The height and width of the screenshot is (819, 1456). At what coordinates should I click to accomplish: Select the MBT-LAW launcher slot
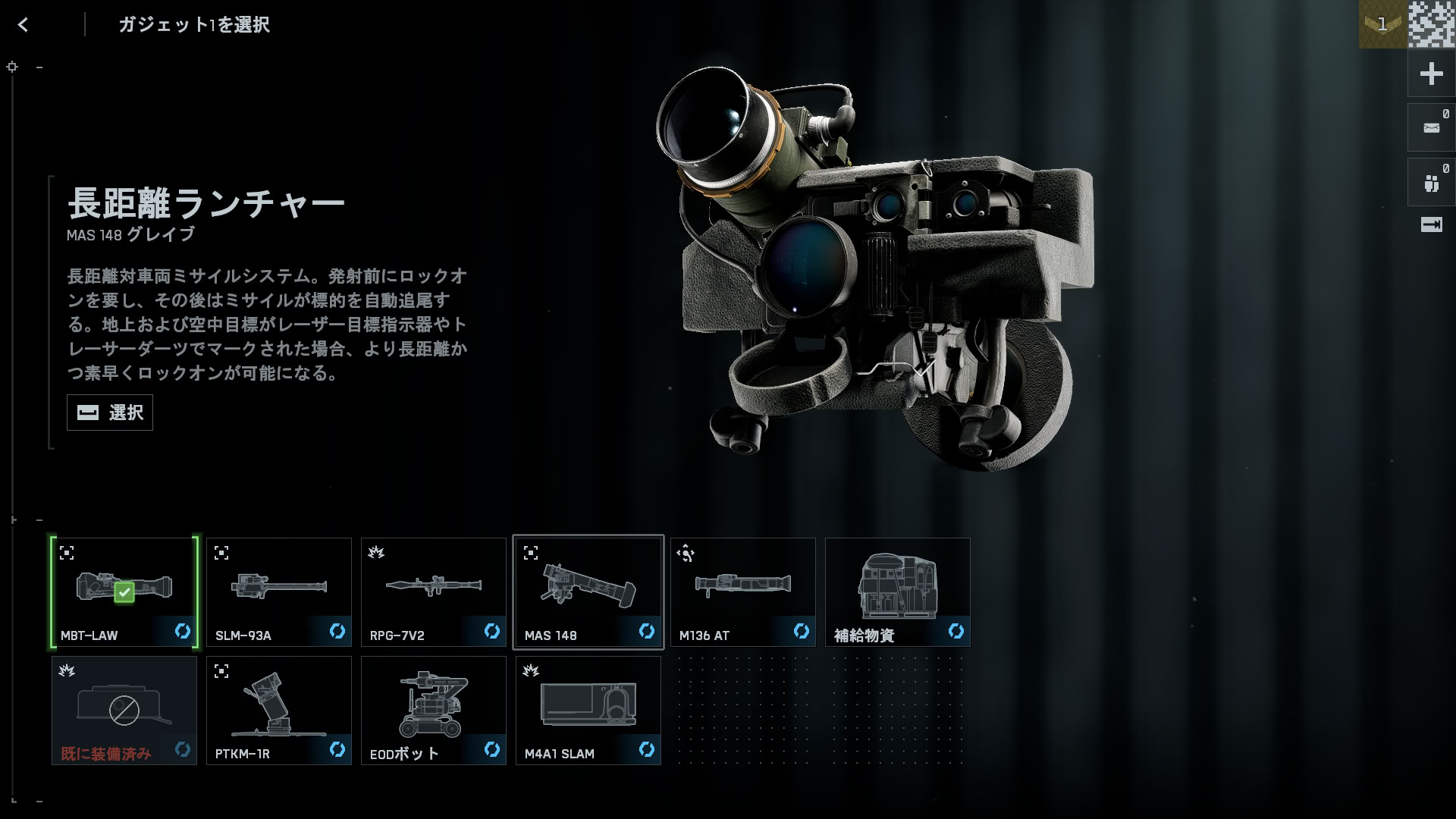(x=124, y=592)
